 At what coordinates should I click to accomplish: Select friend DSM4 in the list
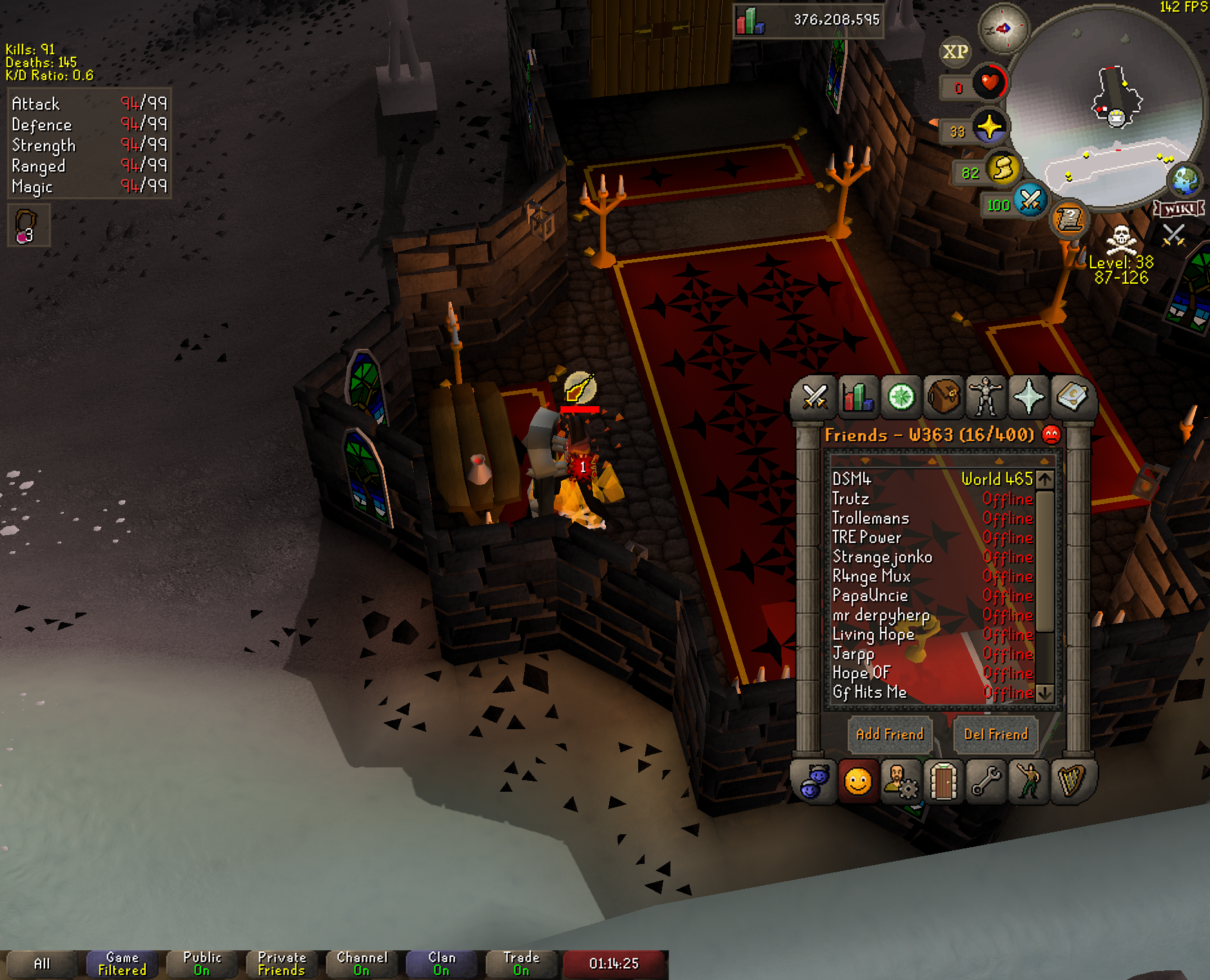point(852,479)
